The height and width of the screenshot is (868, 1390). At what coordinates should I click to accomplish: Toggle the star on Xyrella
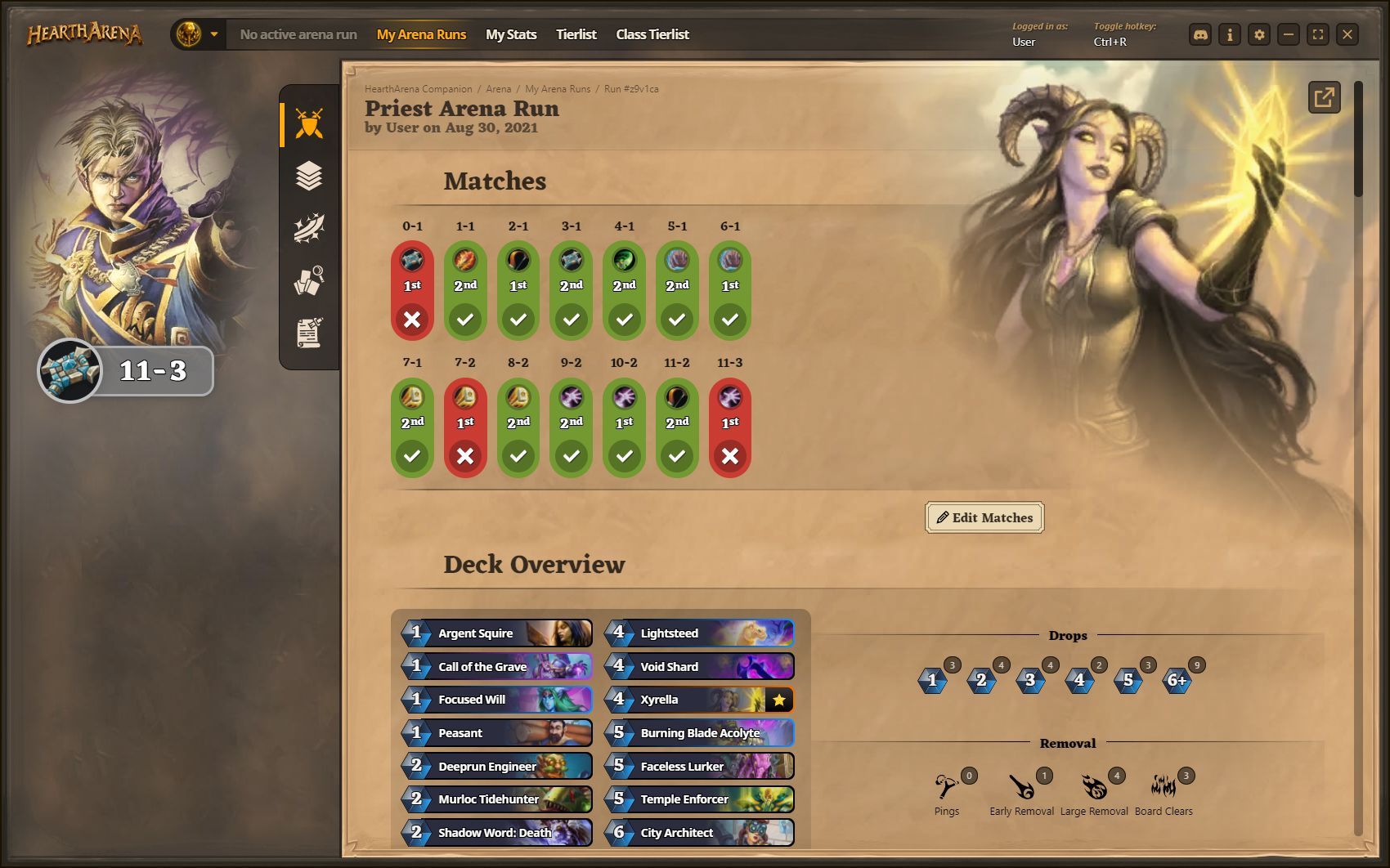(781, 700)
